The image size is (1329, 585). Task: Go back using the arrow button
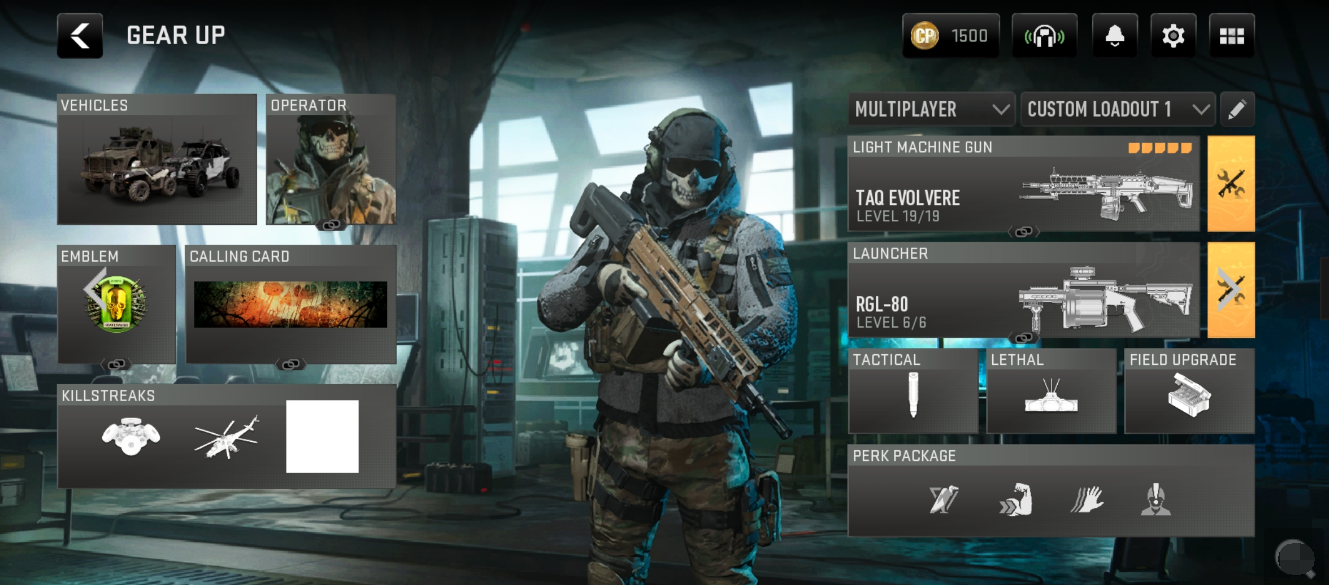click(x=80, y=36)
